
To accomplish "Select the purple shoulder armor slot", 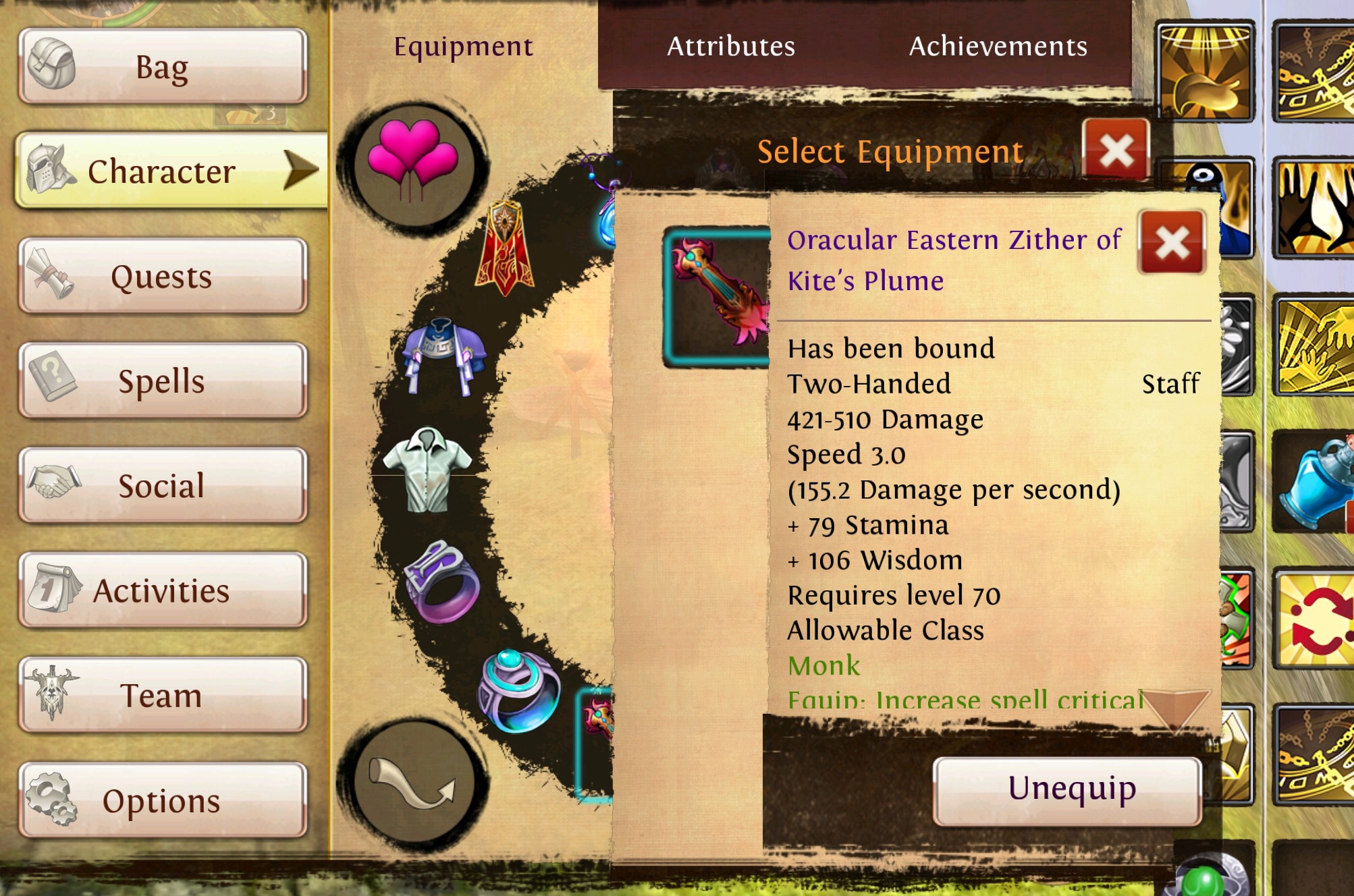I will [443, 354].
